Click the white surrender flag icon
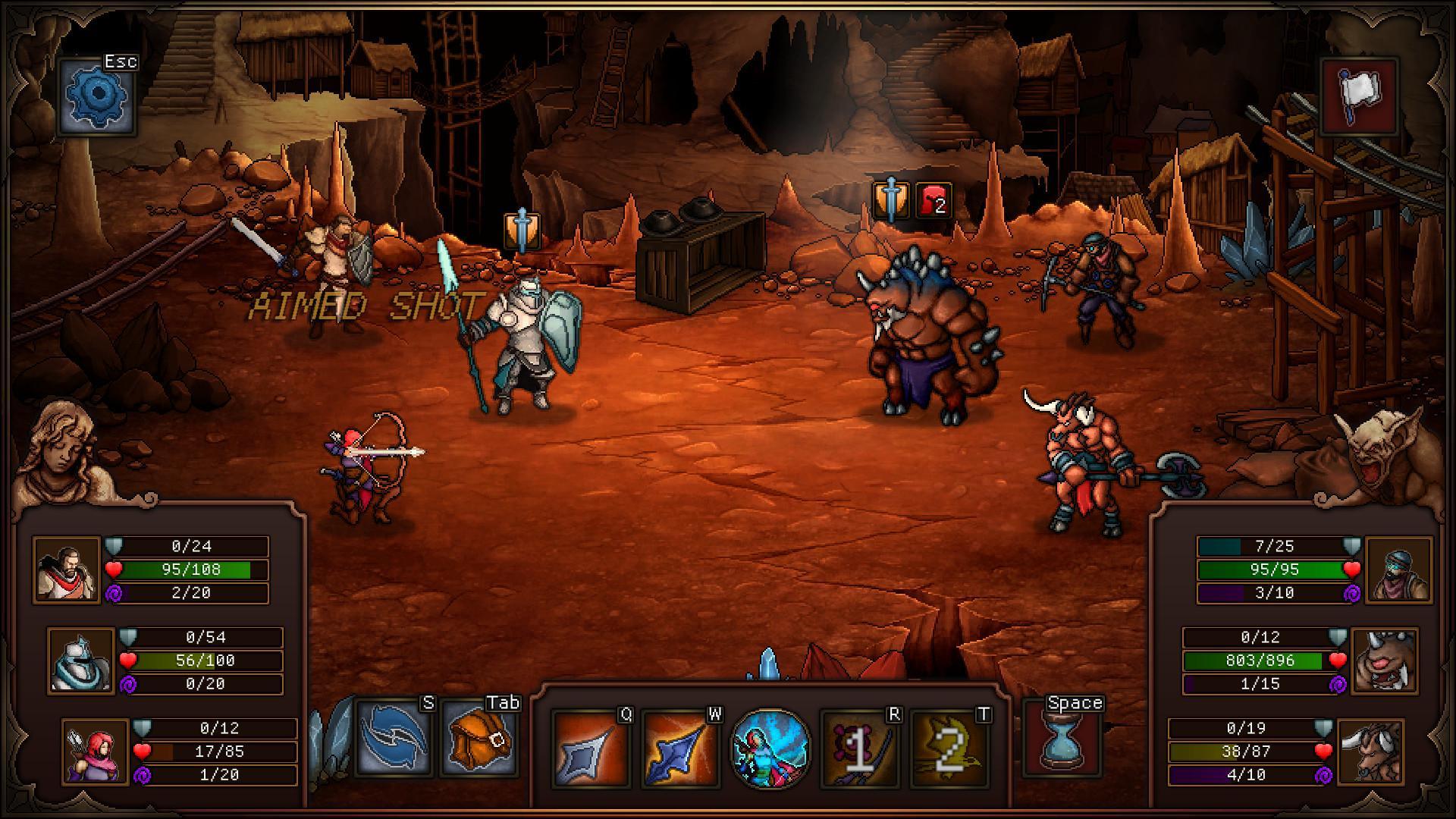The width and height of the screenshot is (1456, 819). (x=1360, y=96)
